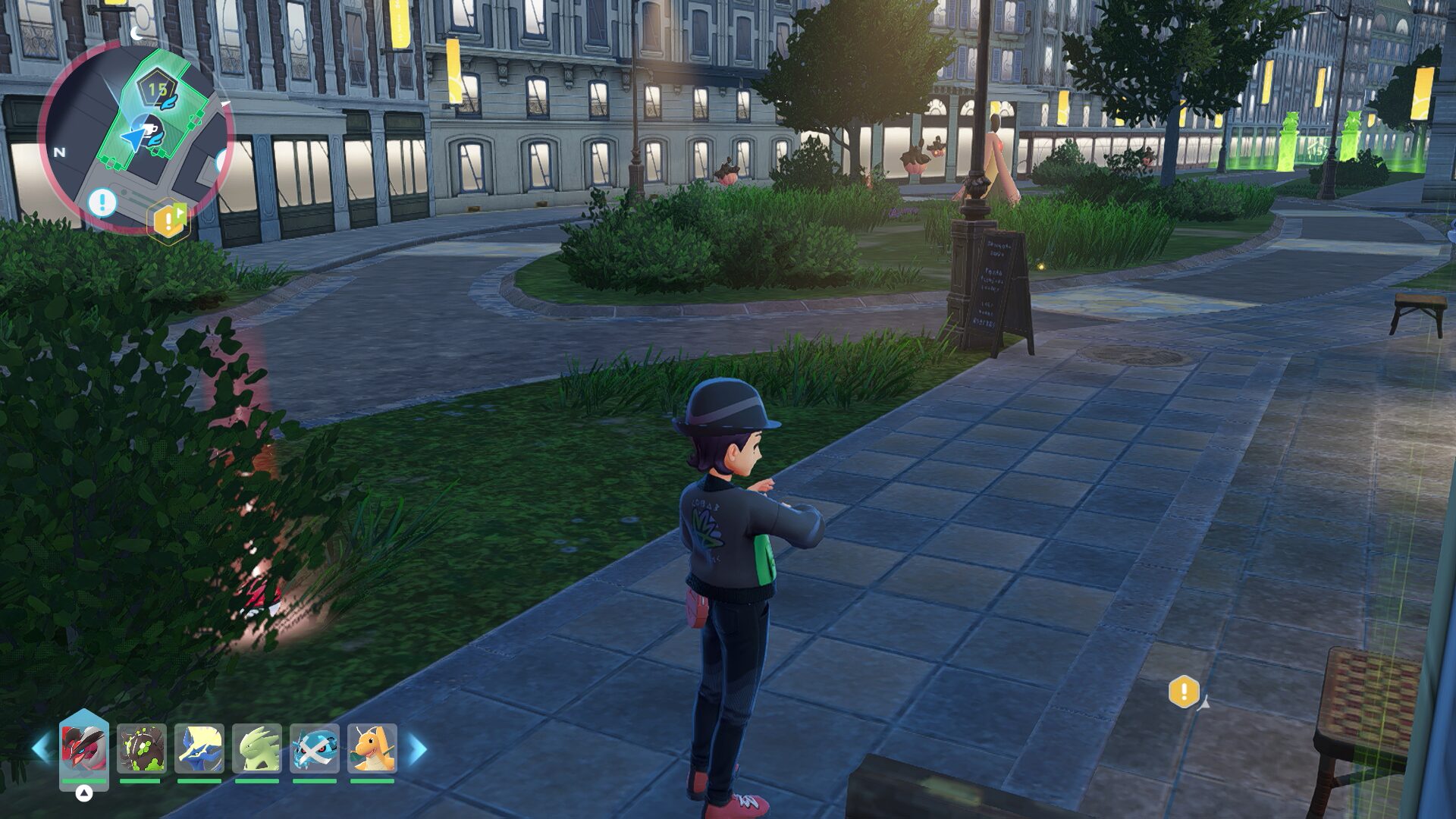This screenshot has height=819, width=1456.
Task: Select Yveltal in the party bar
Action: pyautogui.click(x=84, y=748)
